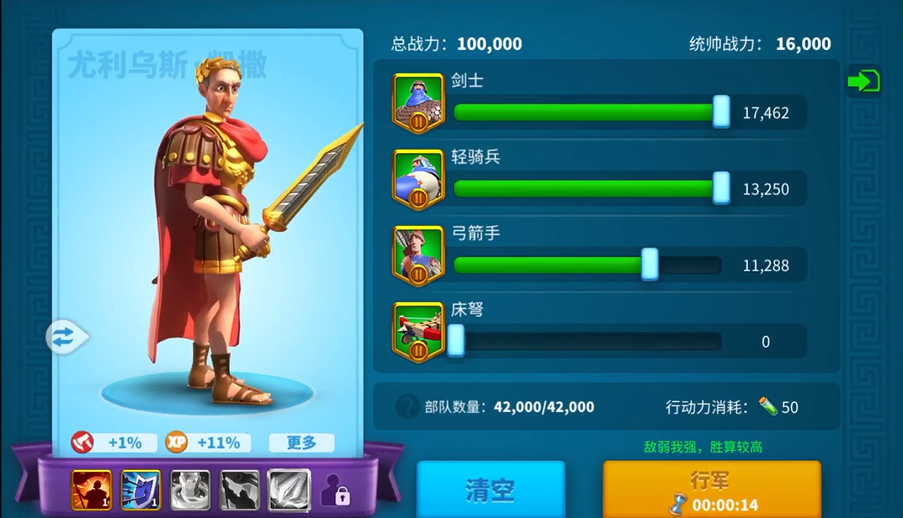This screenshot has width=903, height=518.
Task: Click the orange 行军 (March) button
Action: (x=711, y=489)
